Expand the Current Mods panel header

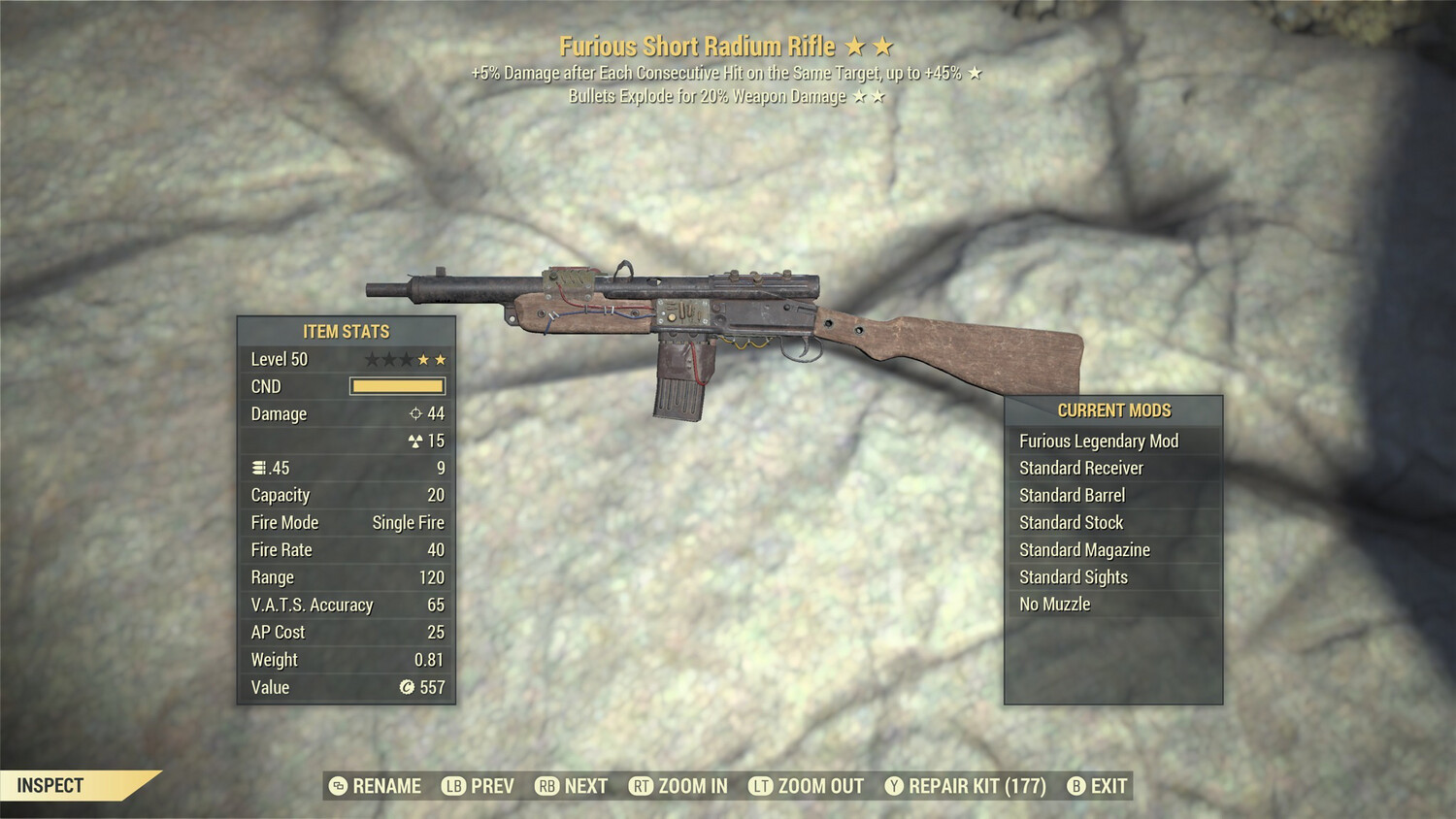tap(1113, 409)
